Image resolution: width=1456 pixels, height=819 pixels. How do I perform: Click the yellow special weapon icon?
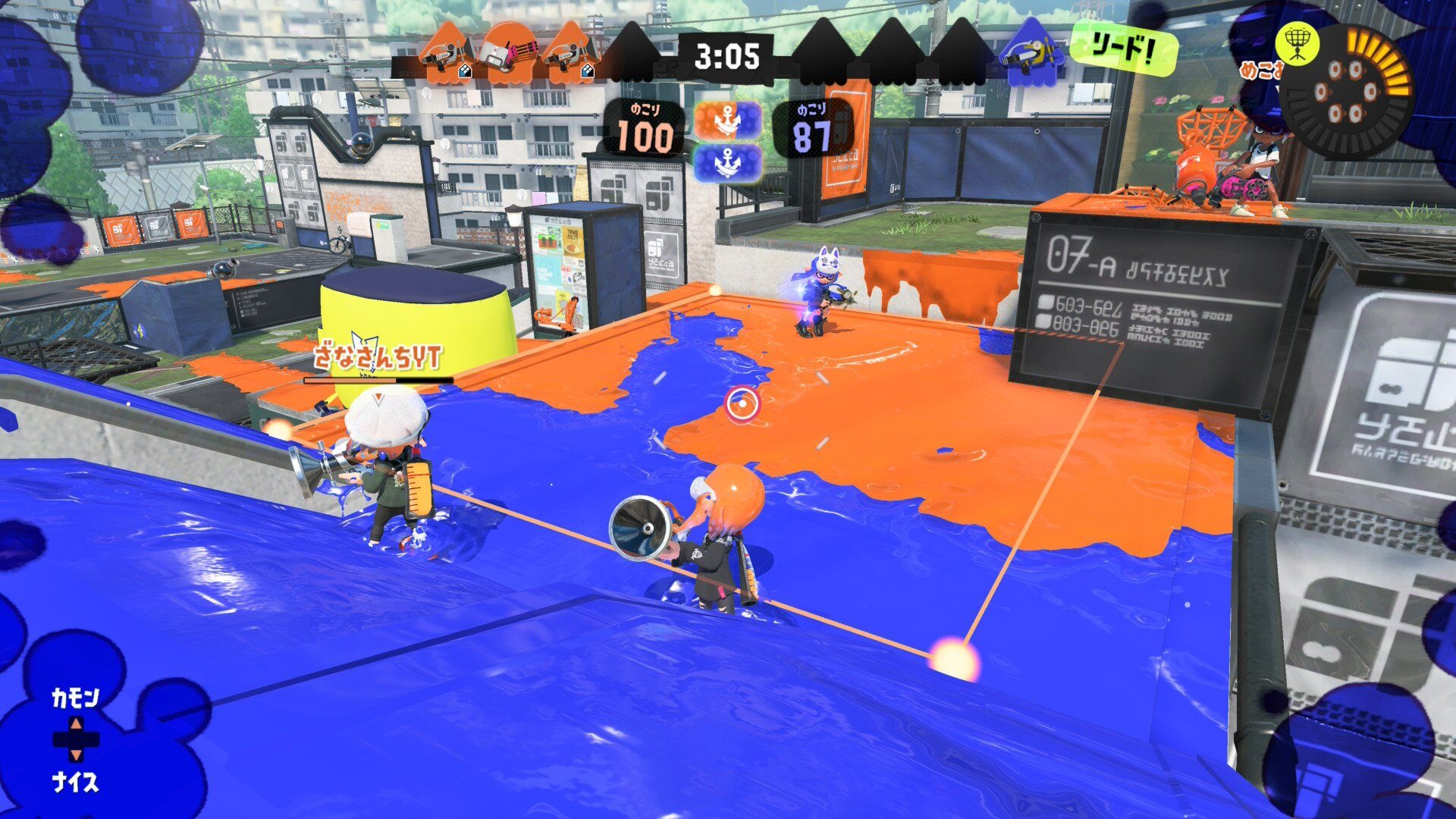tap(1297, 42)
